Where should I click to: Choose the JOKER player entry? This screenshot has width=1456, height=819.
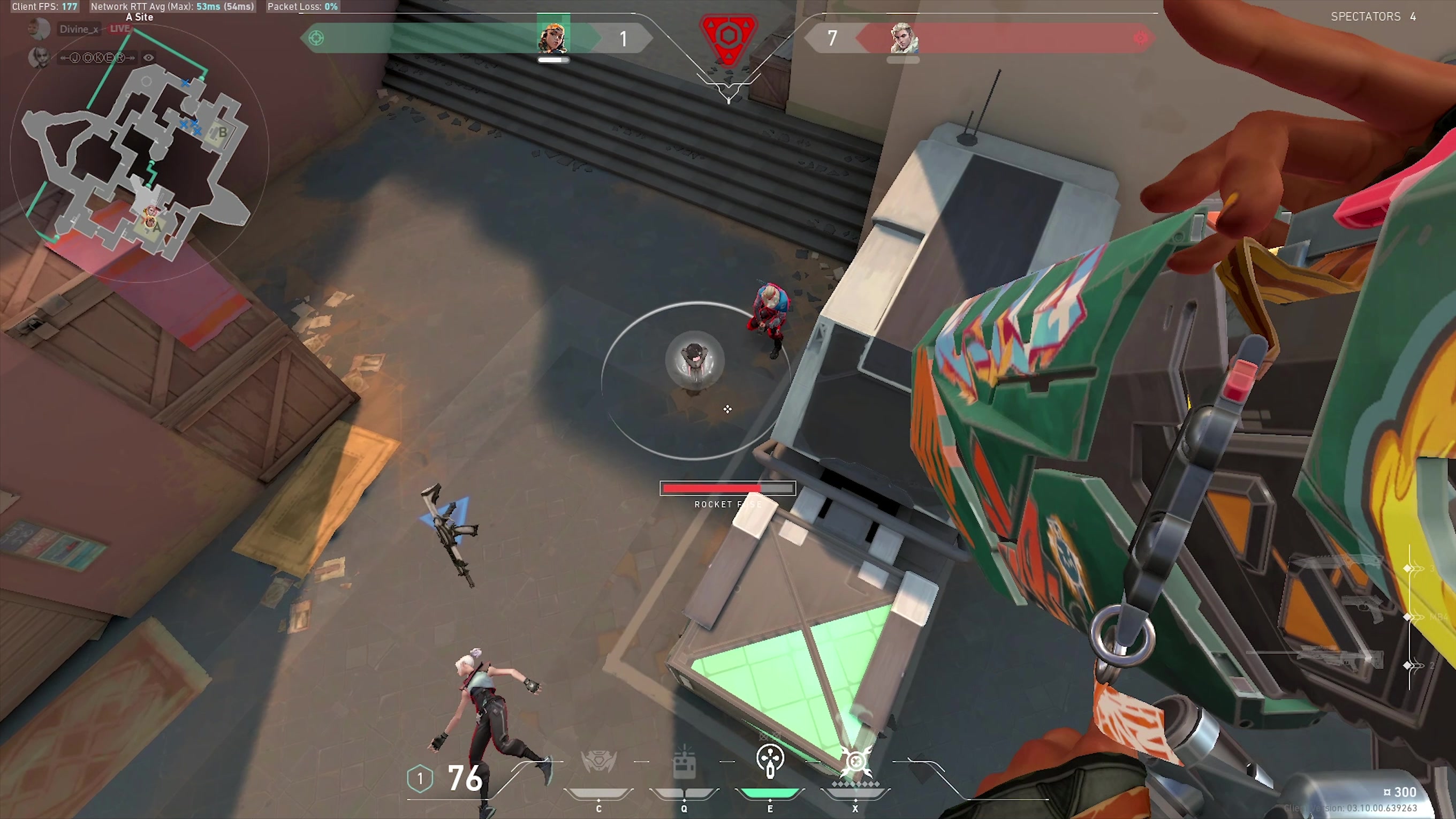97,58
